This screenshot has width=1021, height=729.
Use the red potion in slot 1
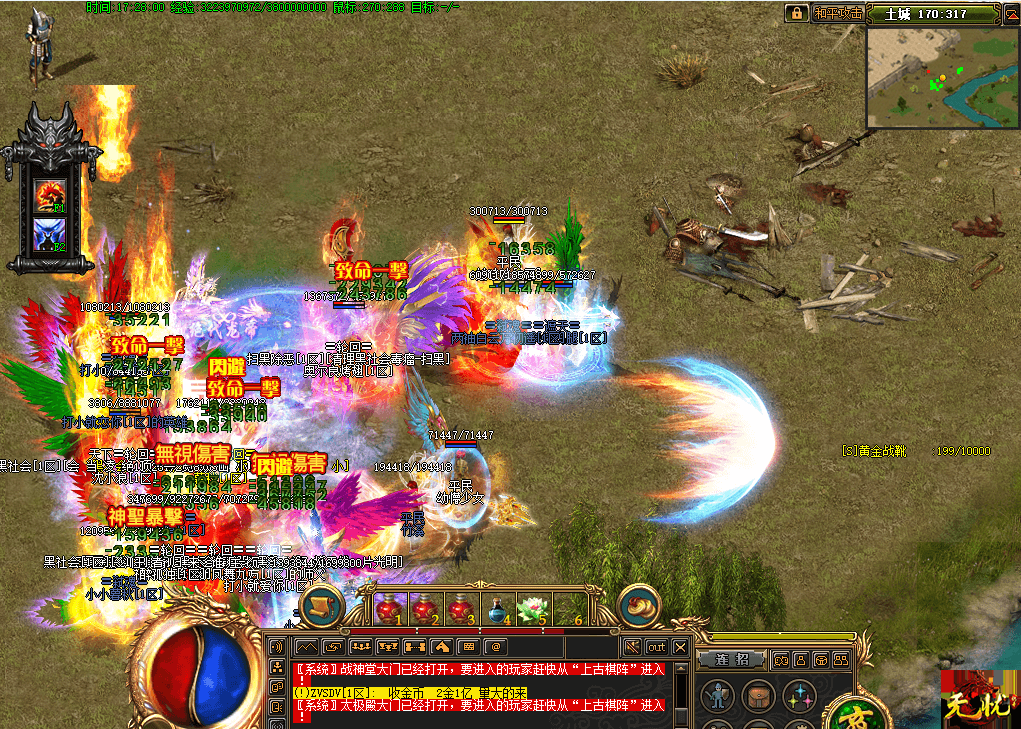click(x=387, y=607)
